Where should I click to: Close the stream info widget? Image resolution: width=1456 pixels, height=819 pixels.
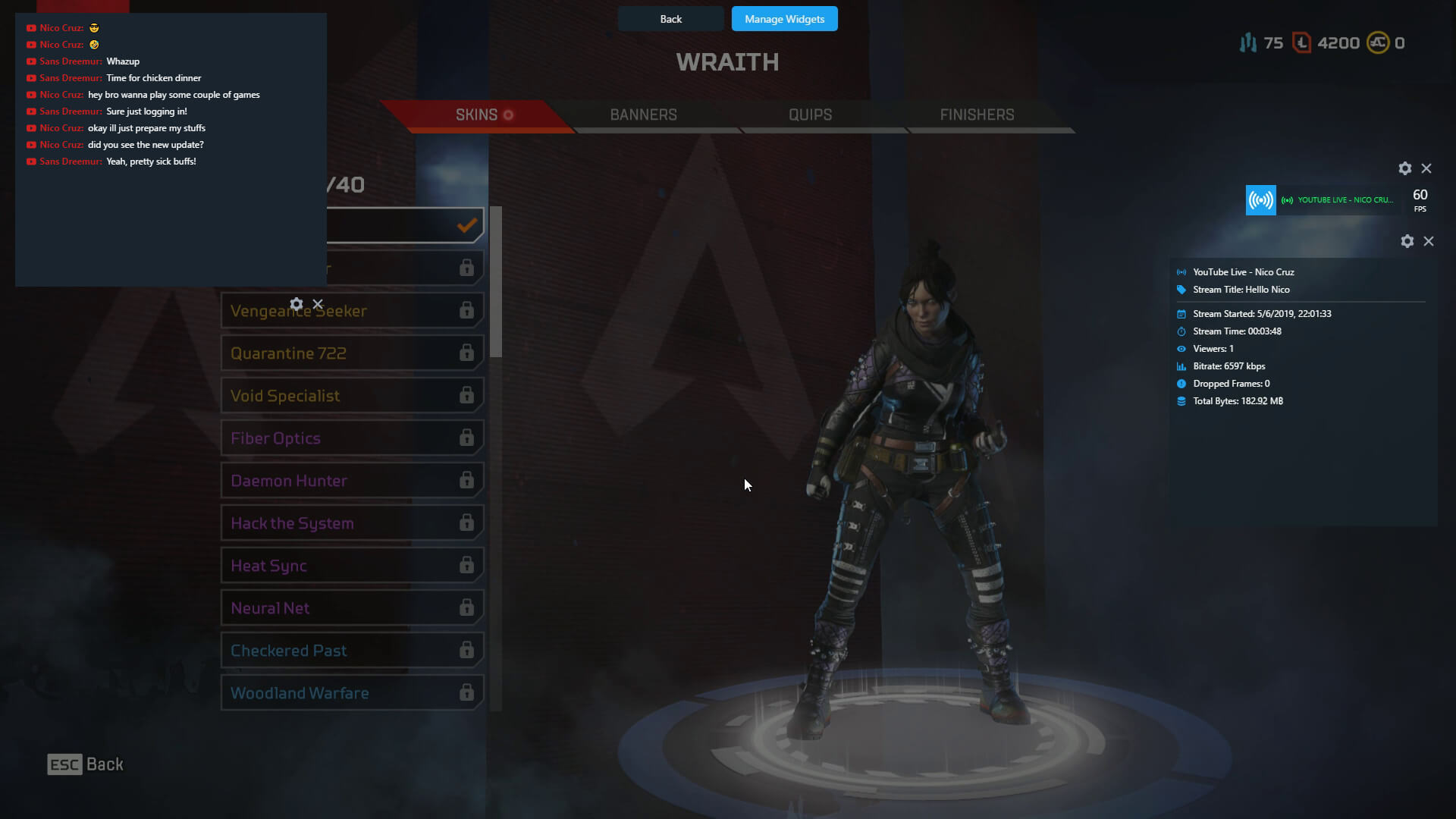1429,241
